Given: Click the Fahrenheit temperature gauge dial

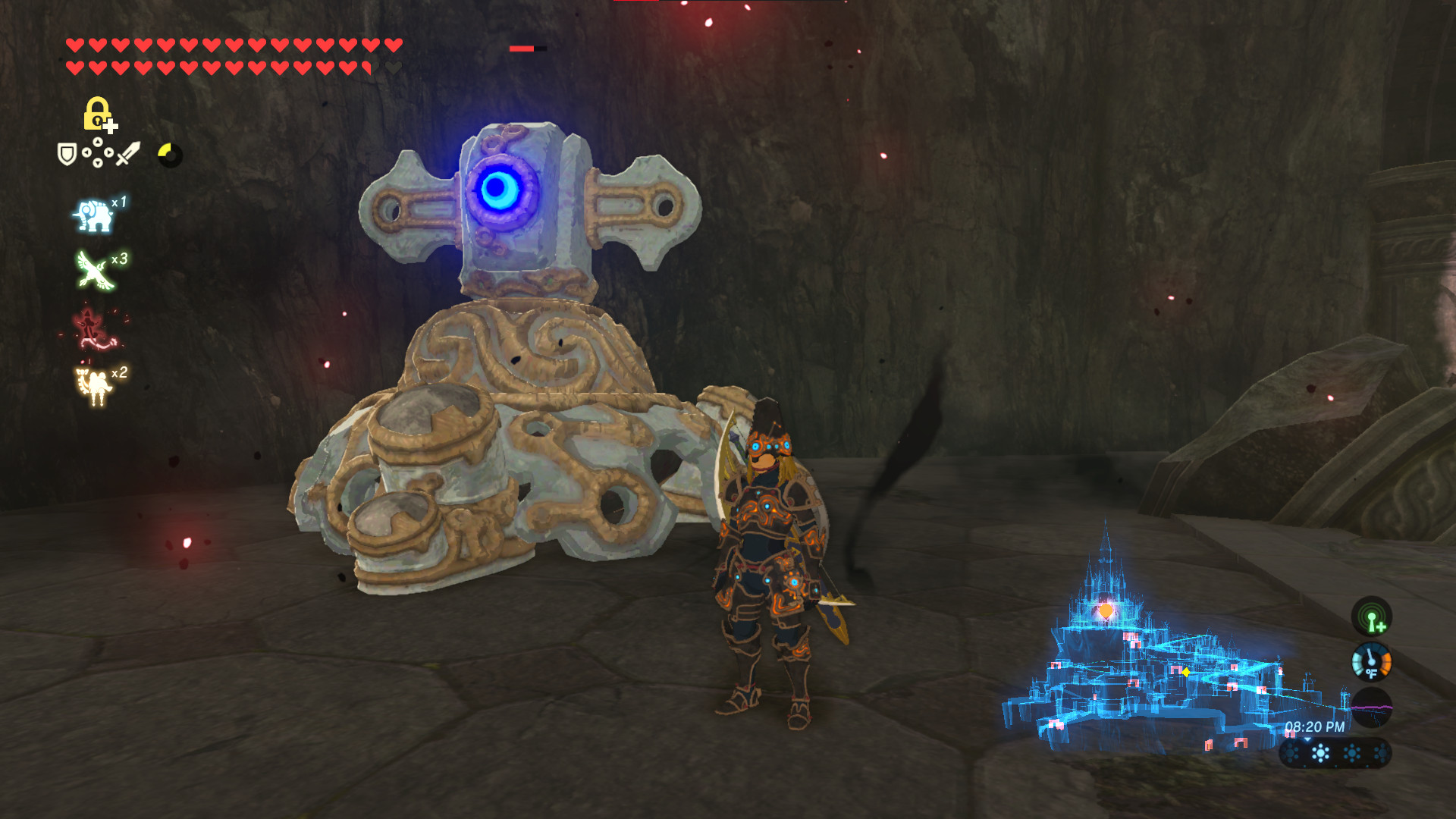Looking at the screenshot, I should click(1372, 661).
